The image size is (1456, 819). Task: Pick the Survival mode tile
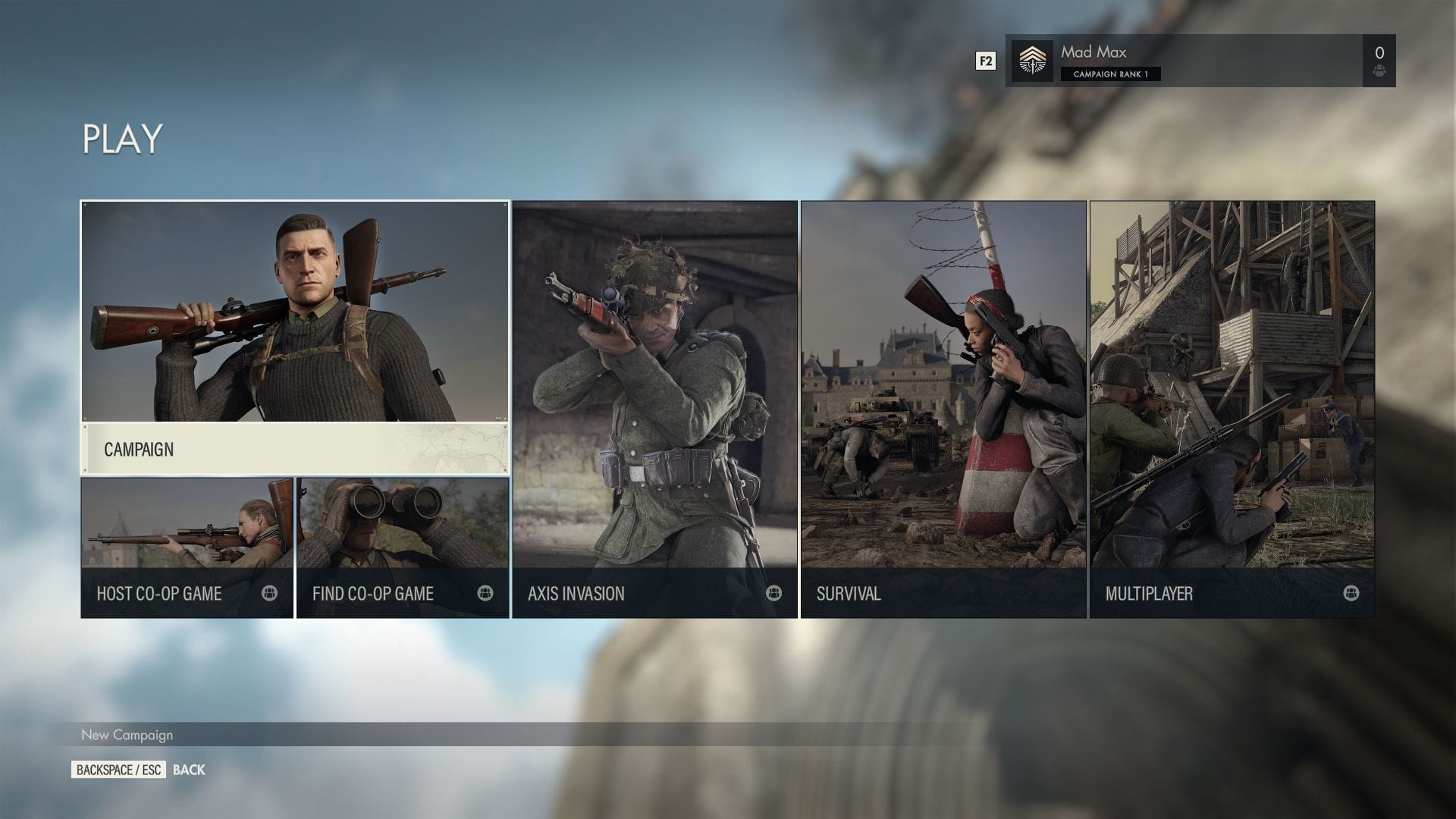(943, 409)
